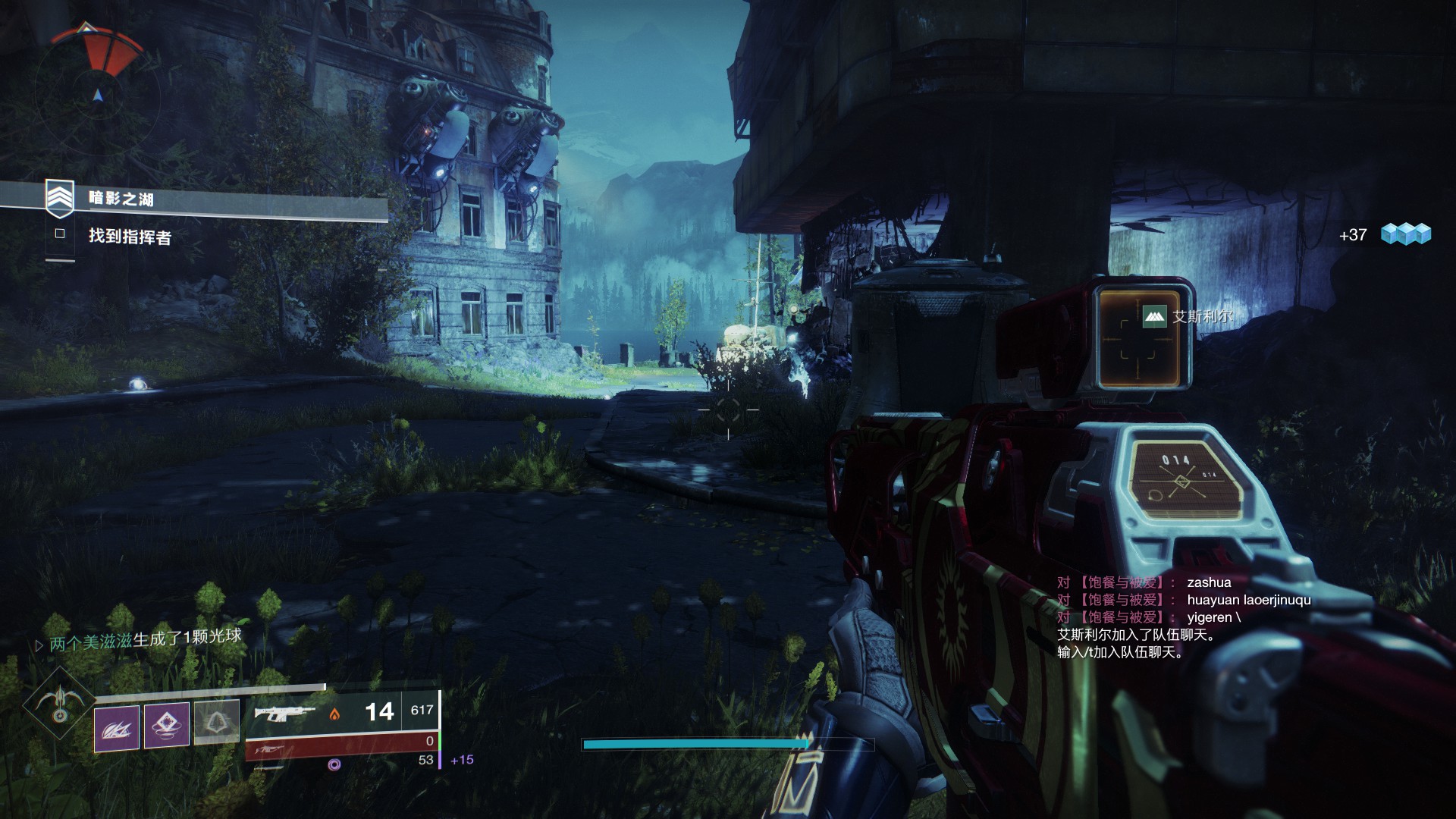Open the 暗影之湖 mission chevron badge
The width and height of the screenshot is (1456, 819).
coord(60,199)
